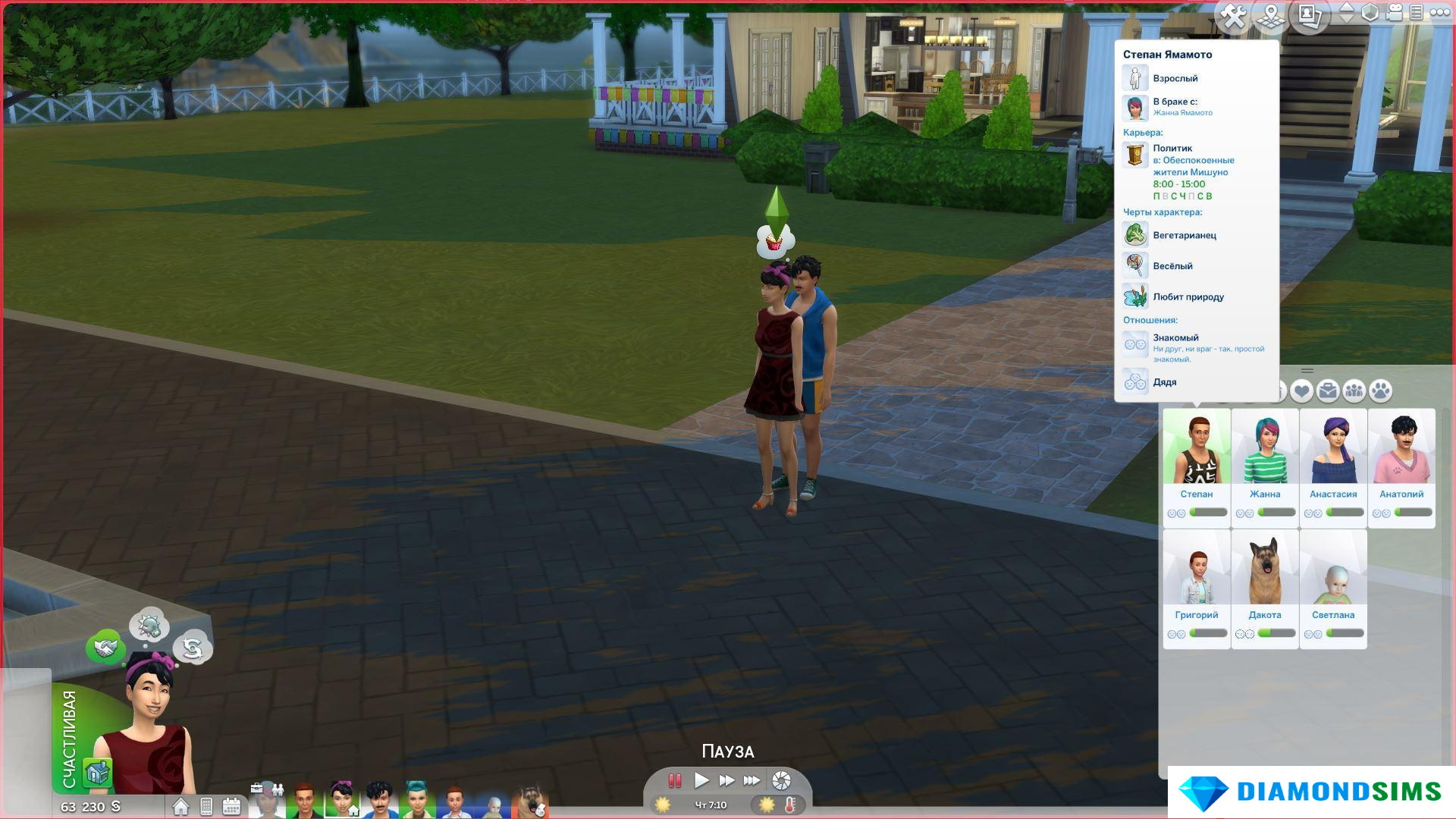Open the camera shutter screenshot button

click(x=781, y=780)
